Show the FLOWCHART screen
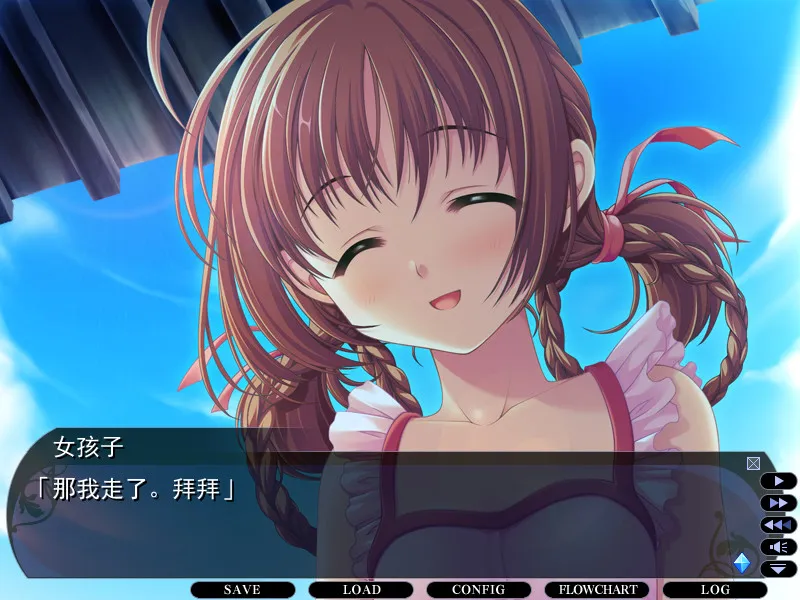The height and width of the screenshot is (600, 800). coord(597,590)
